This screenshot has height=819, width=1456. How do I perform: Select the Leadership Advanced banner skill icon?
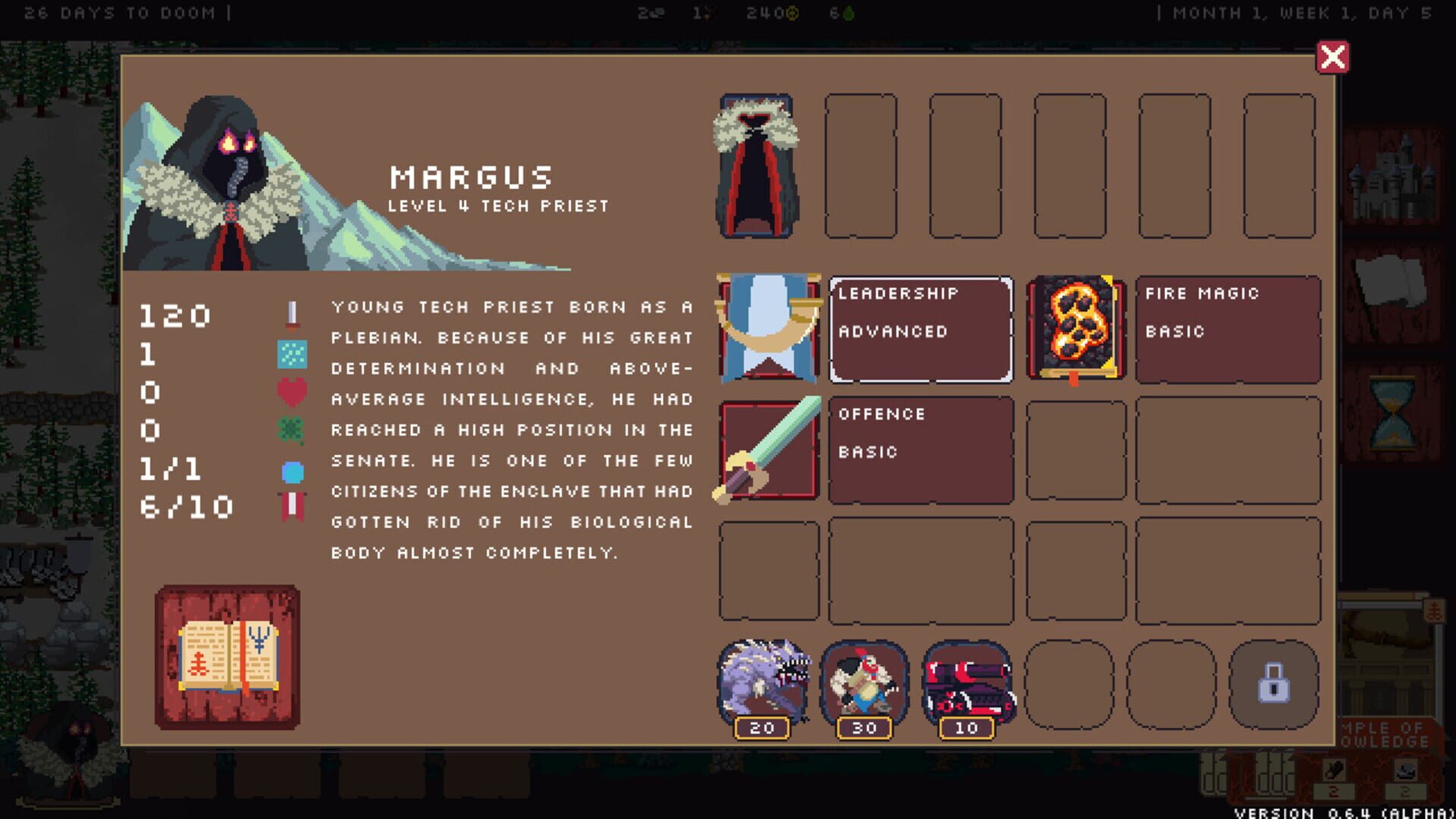(x=767, y=329)
